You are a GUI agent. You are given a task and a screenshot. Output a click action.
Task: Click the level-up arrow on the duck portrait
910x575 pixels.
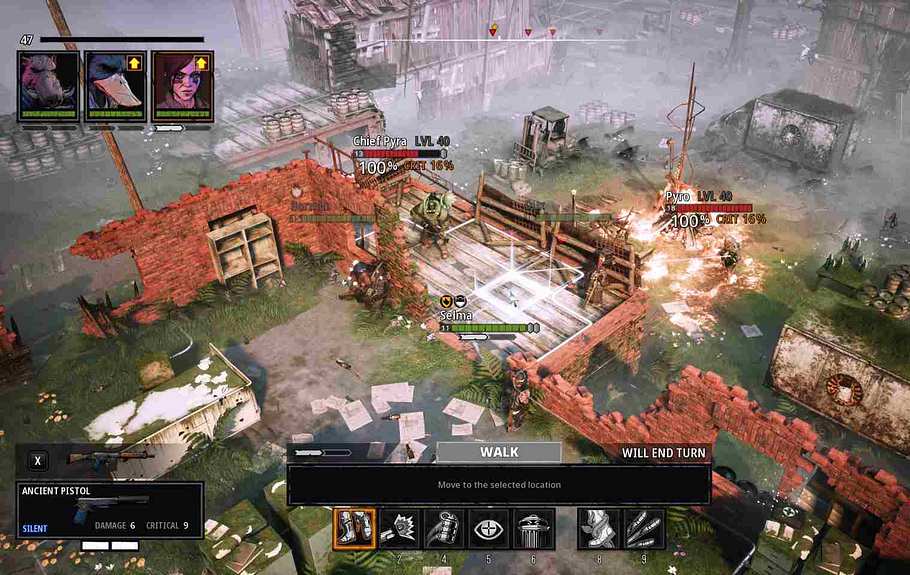click(x=134, y=63)
